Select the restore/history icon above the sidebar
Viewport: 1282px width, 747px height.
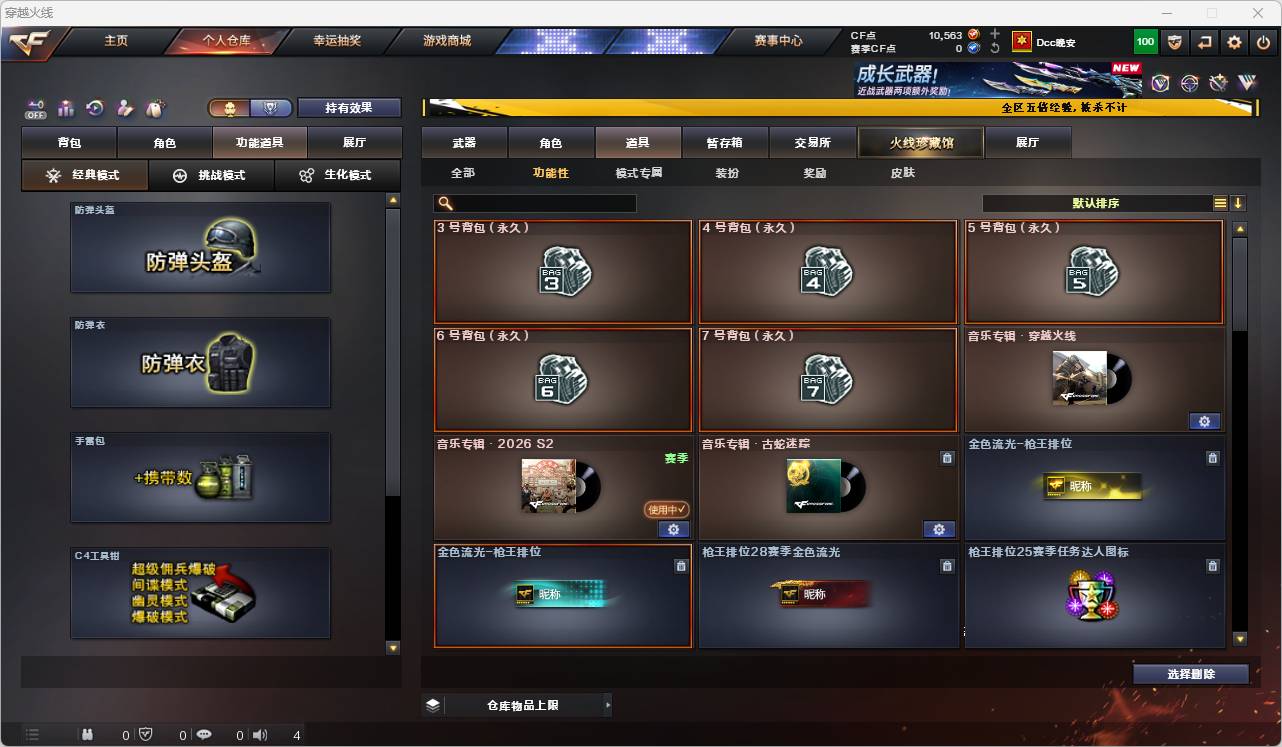(93, 108)
